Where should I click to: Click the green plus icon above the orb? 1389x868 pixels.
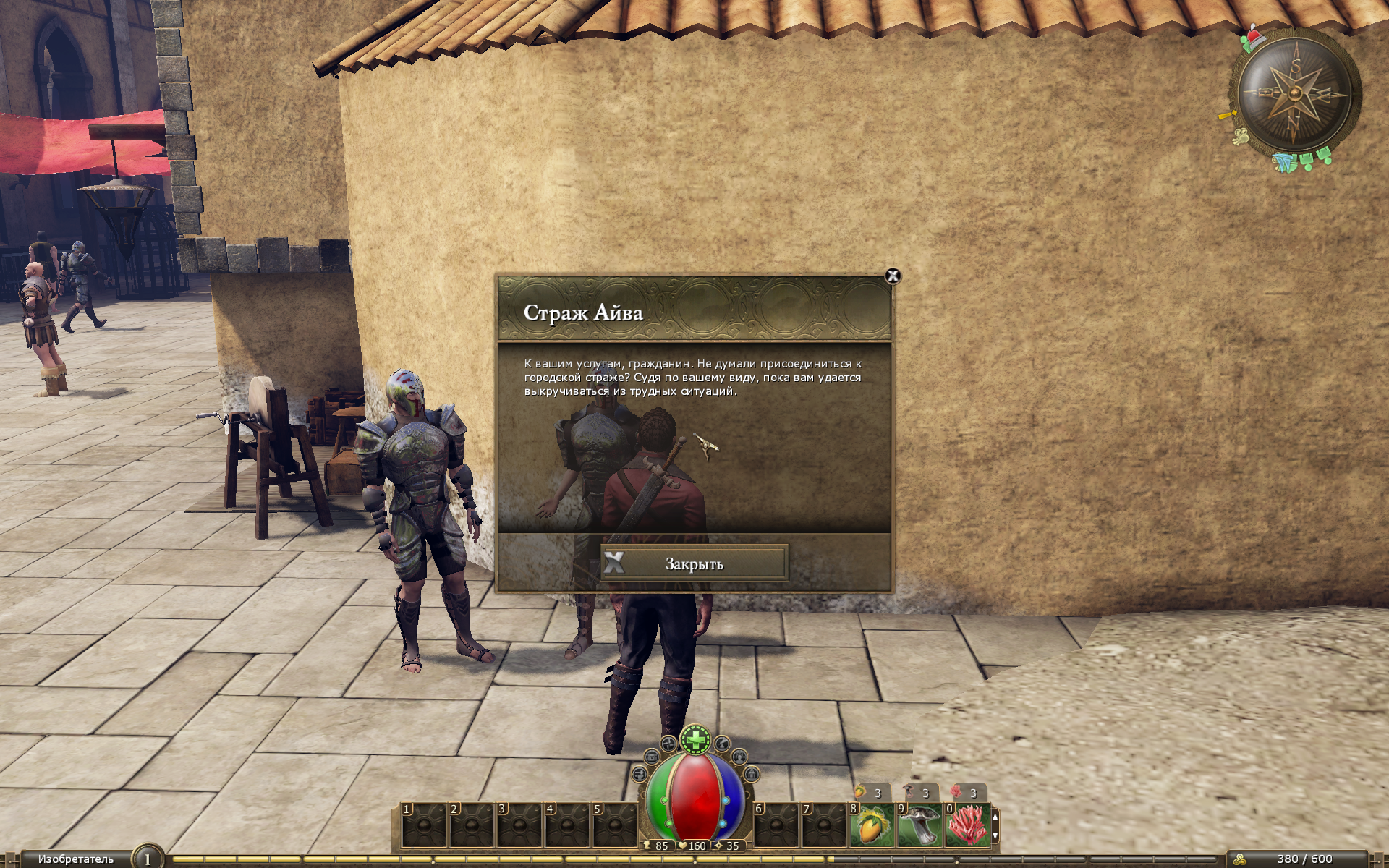pyautogui.click(x=696, y=739)
